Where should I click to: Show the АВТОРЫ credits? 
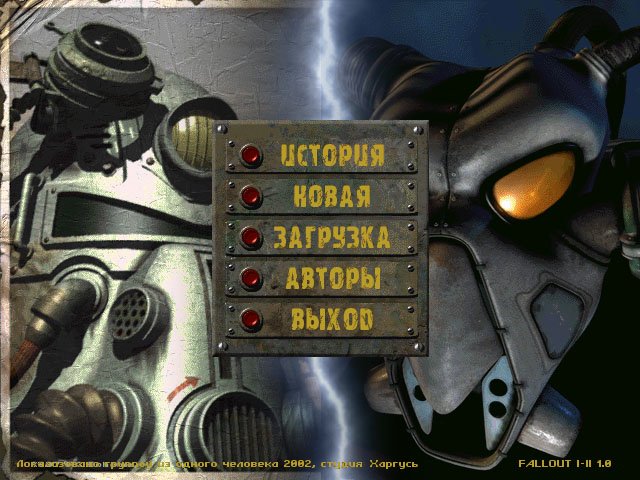(251, 278)
